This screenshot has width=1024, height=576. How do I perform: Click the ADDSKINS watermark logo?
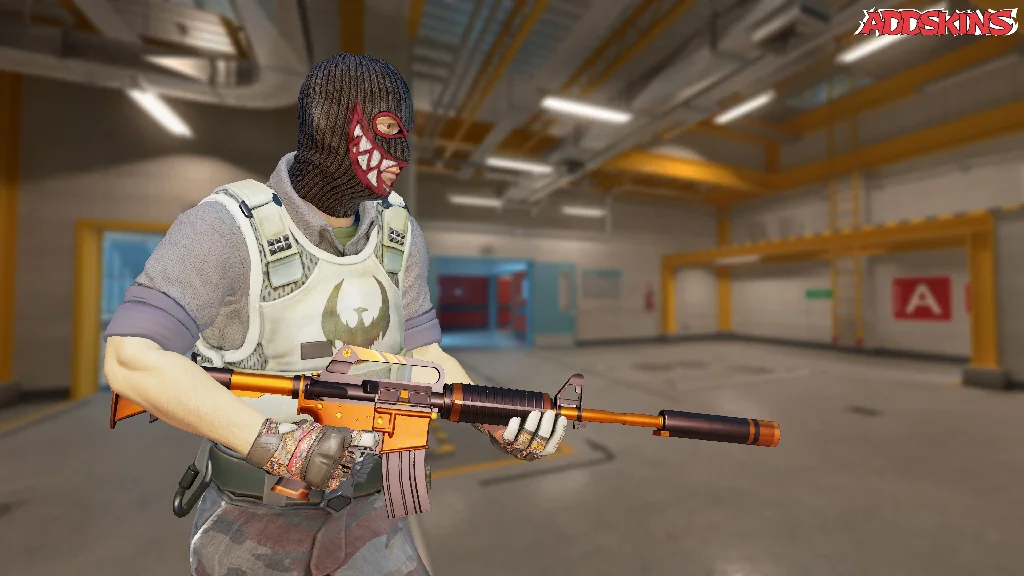[936, 22]
